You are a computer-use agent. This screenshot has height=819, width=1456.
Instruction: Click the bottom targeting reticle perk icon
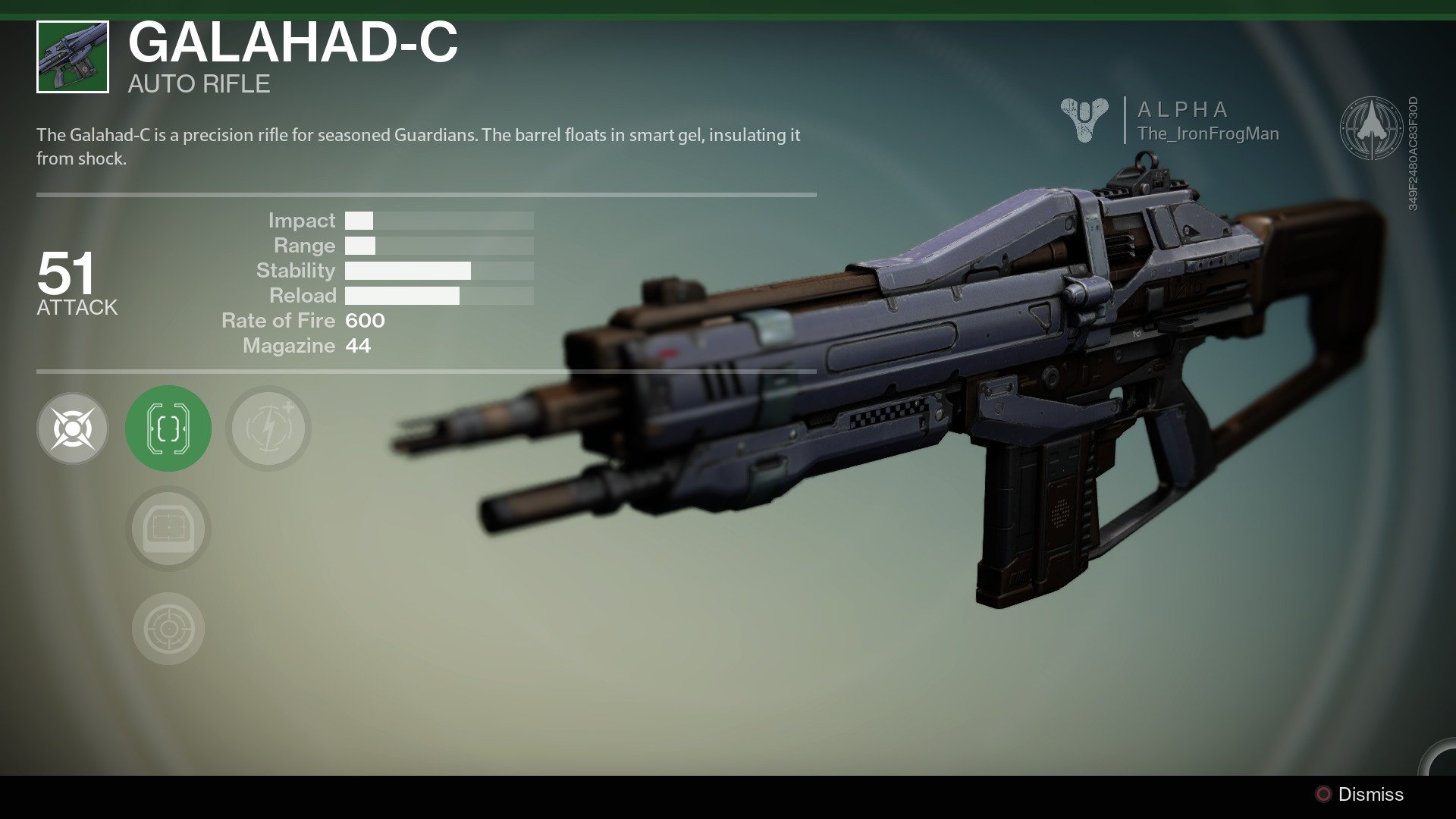[x=168, y=626]
